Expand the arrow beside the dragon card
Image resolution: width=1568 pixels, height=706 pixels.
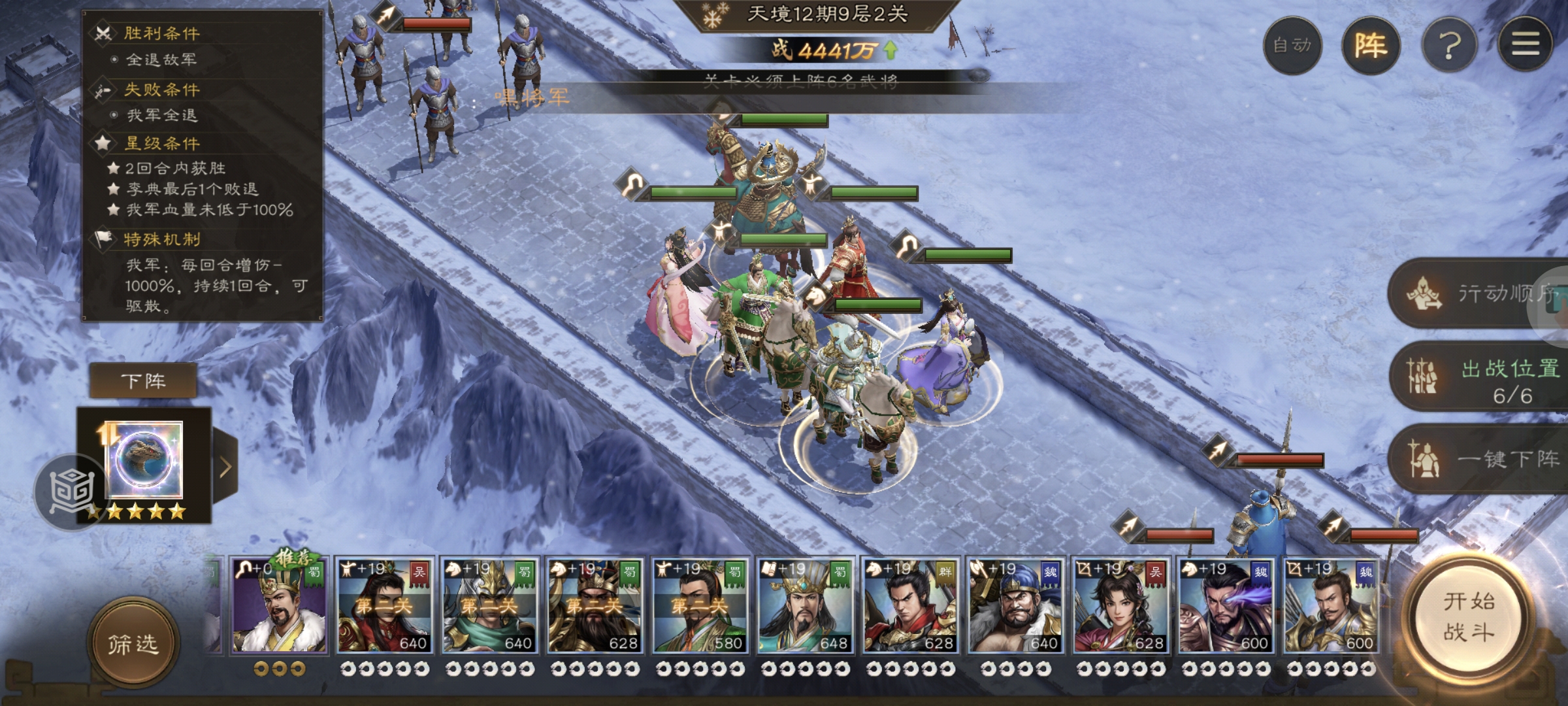(x=225, y=467)
